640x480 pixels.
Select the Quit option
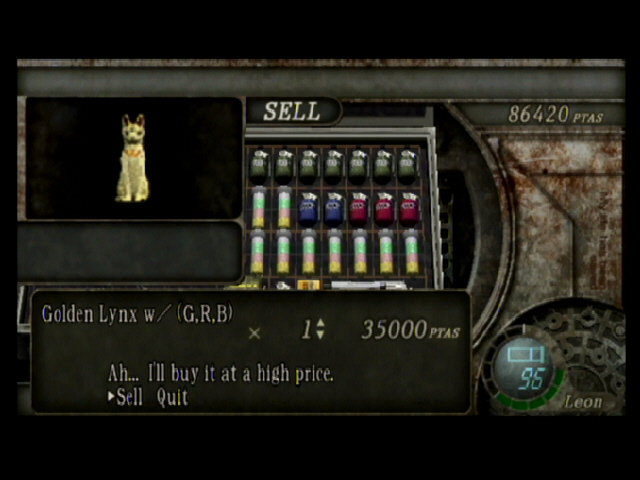tap(172, 397)
